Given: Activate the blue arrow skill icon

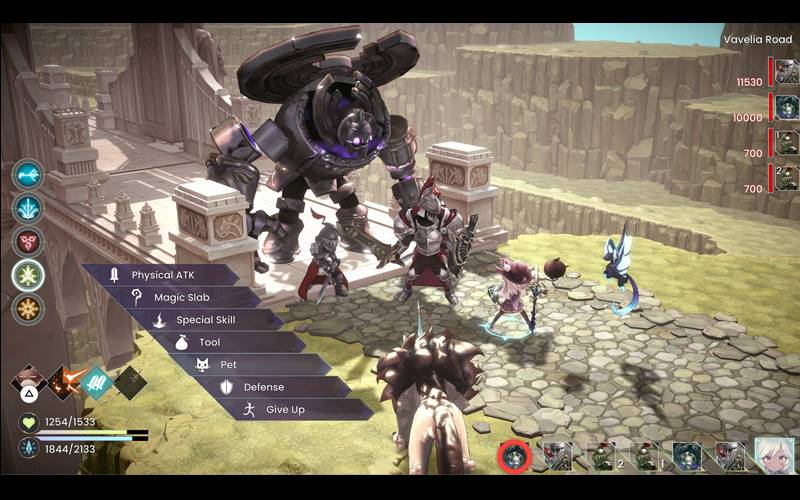Looking at the screenshot, I should 28,174.
